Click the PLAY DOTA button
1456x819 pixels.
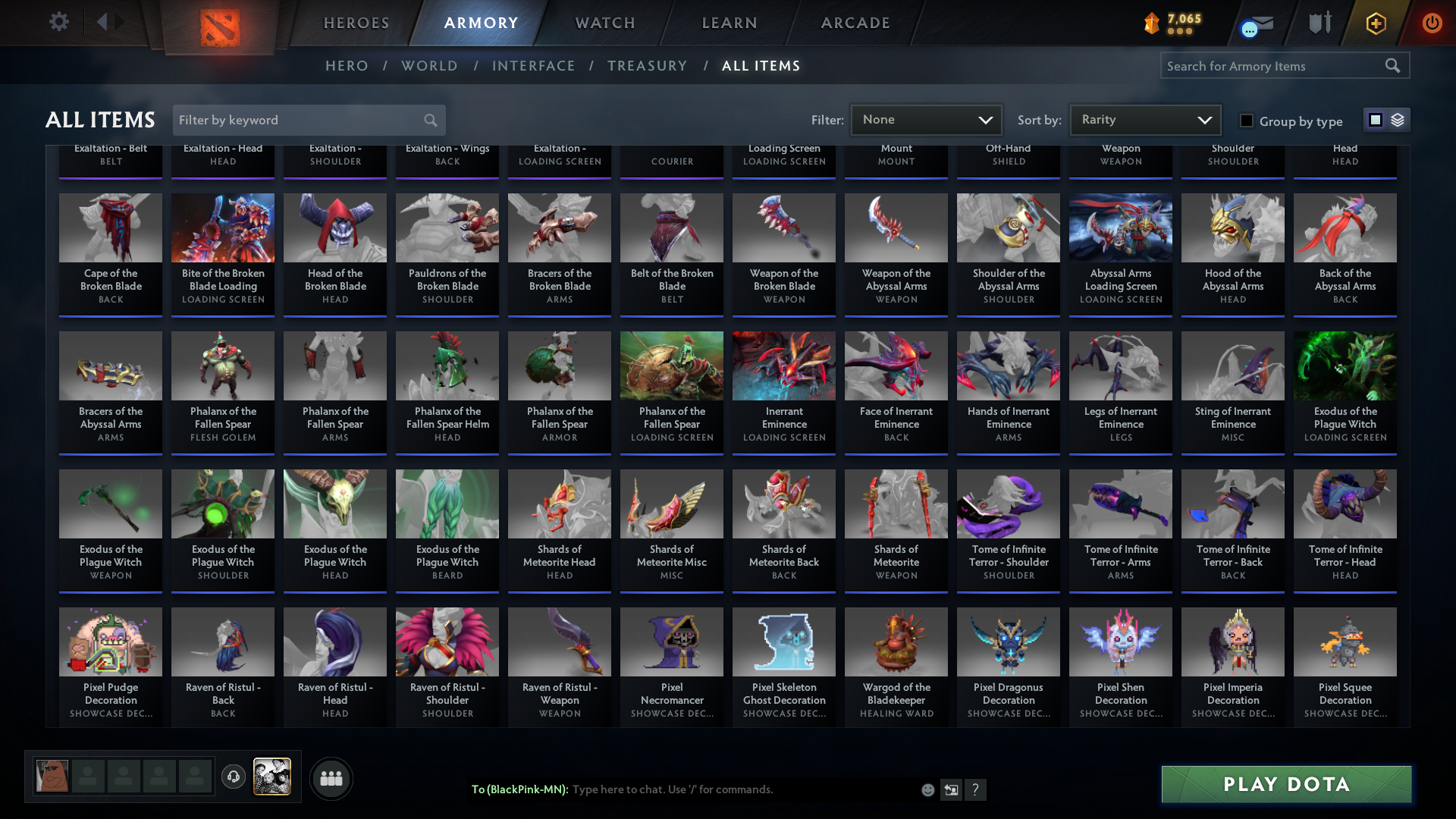coord(1285,785)
